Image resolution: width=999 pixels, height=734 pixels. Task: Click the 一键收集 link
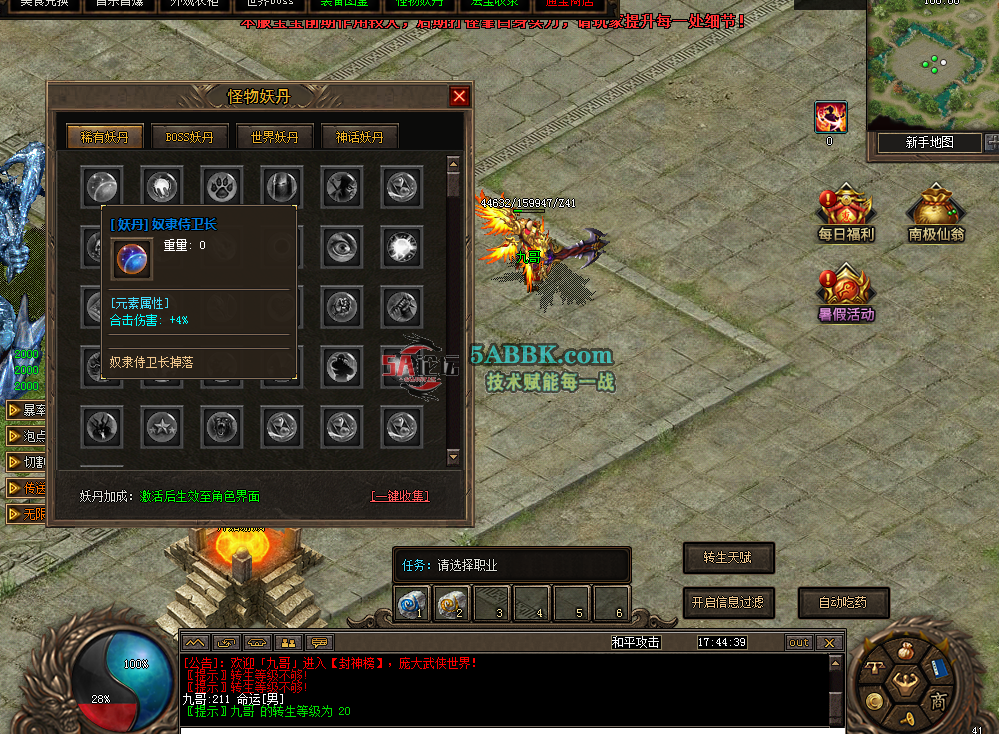(x=400, y=496)
